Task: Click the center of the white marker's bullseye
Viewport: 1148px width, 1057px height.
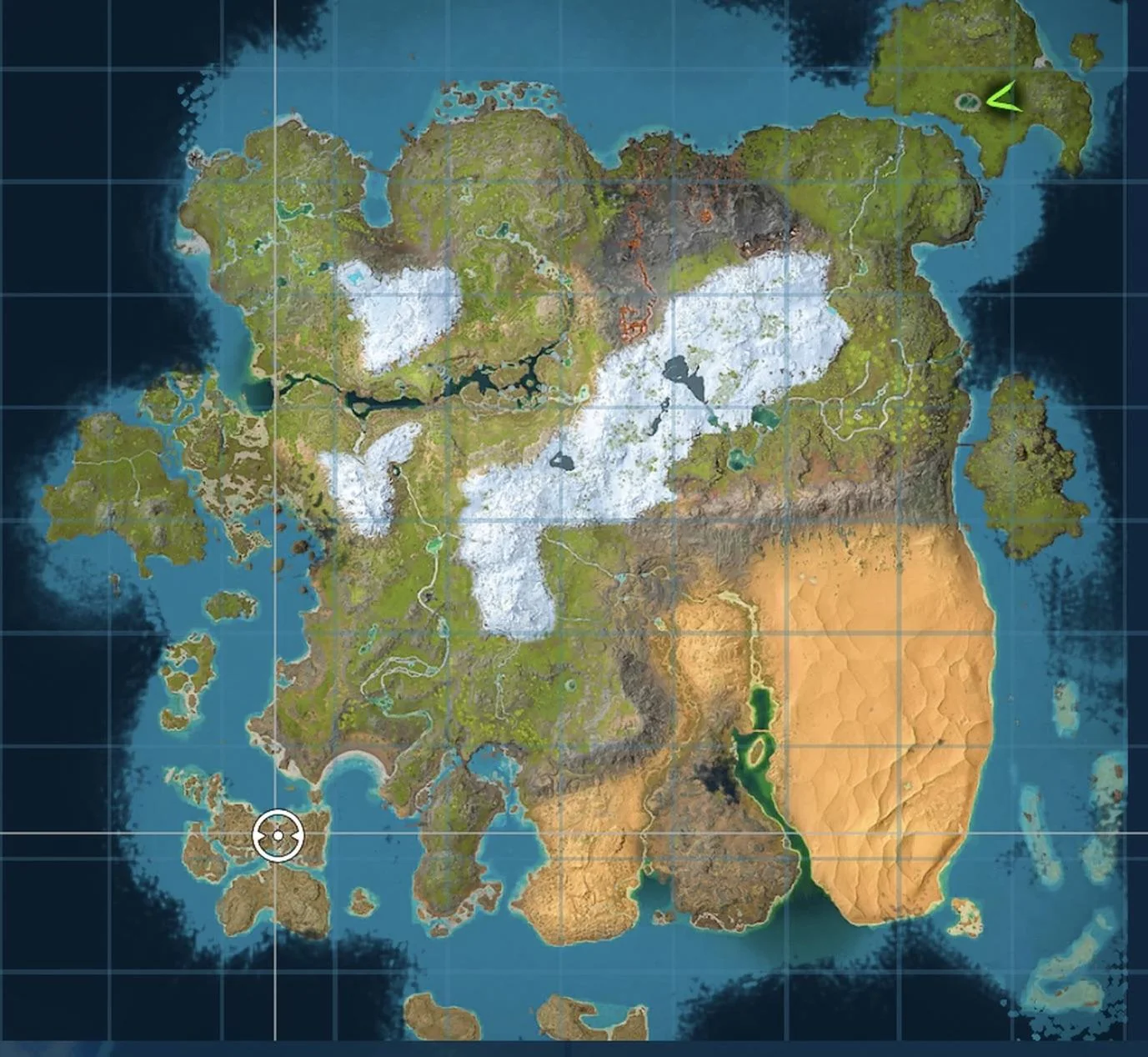Action: [278, 834]
